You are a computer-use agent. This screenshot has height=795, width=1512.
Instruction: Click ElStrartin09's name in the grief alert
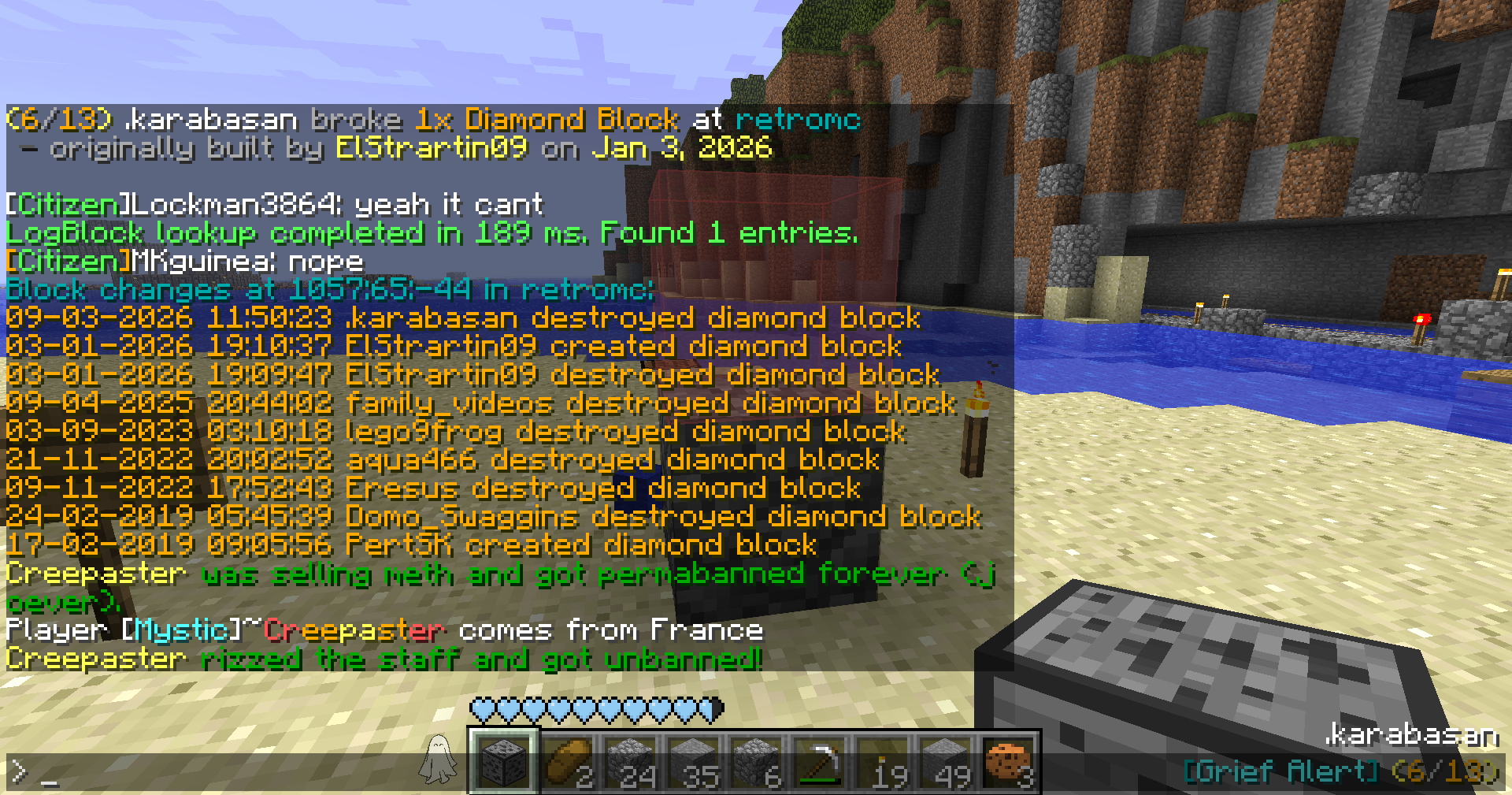coord(431,148)
